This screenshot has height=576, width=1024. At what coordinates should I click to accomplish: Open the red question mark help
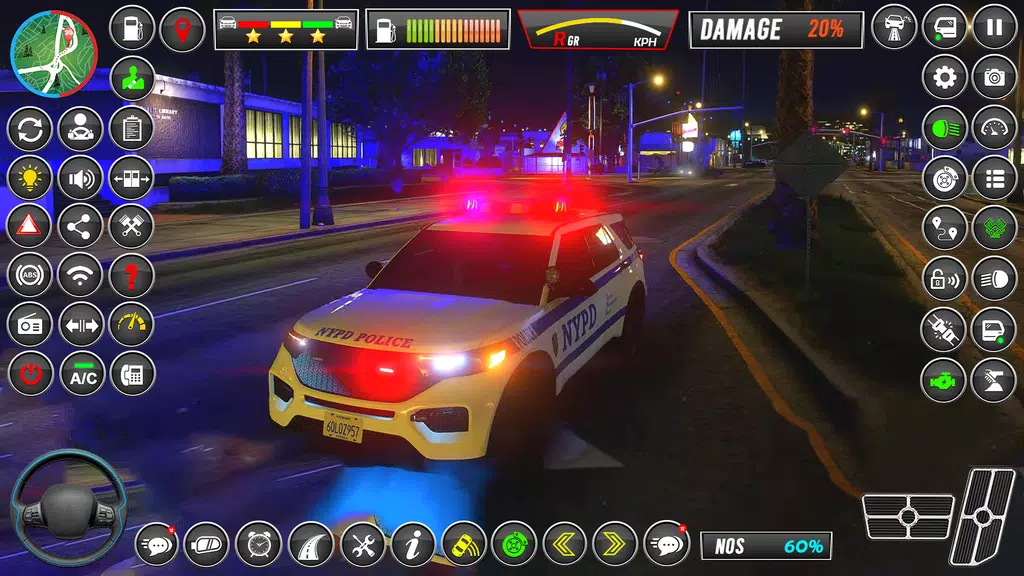pyautogui.click(x=131, y=275)
